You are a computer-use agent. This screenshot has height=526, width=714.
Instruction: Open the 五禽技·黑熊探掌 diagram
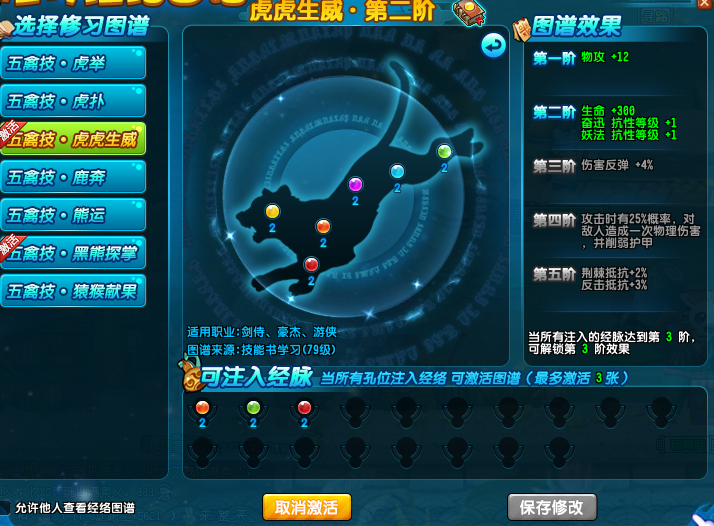pos(73,253)
